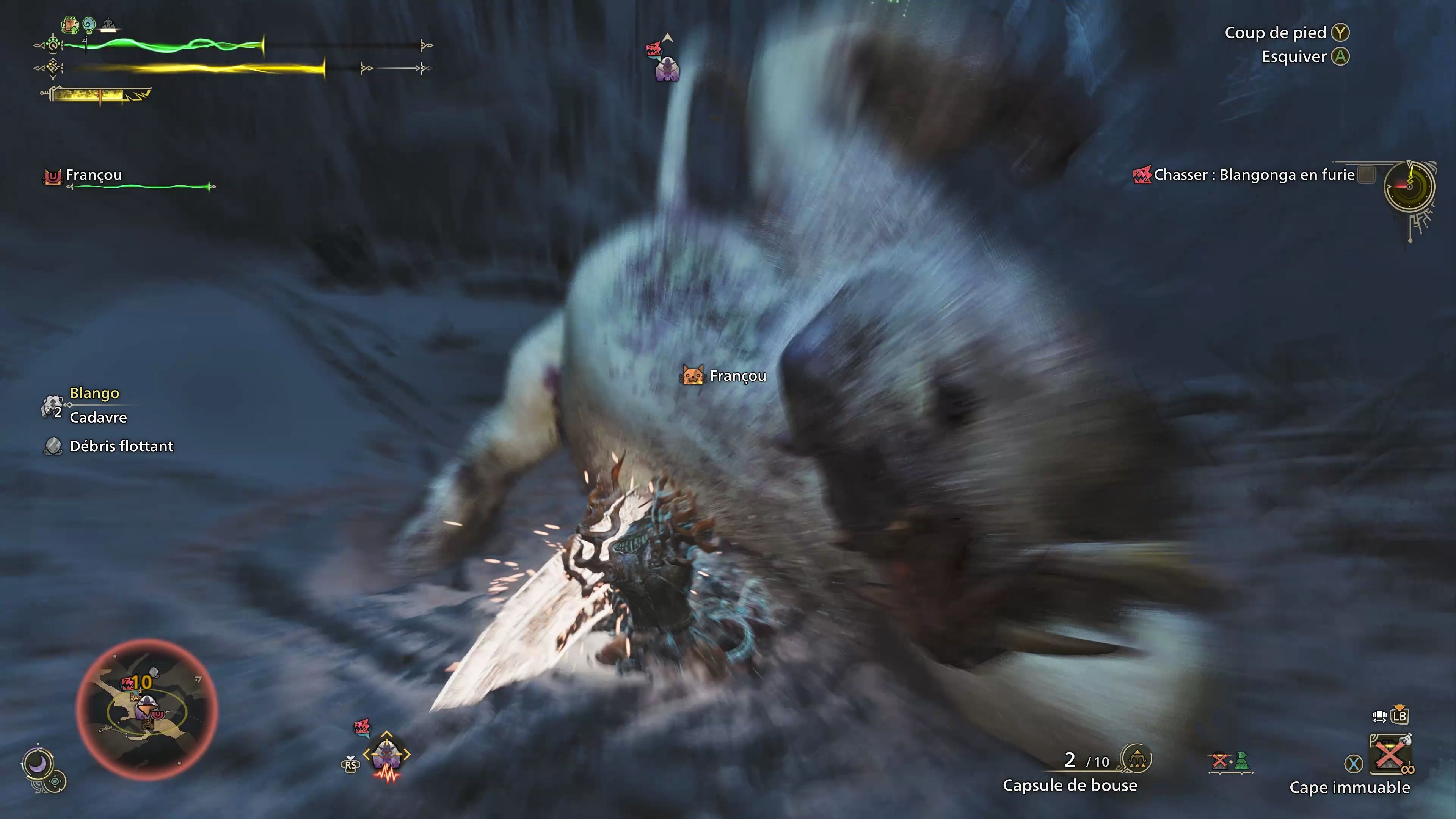
Task: Click the blue wind buff icon near health bar
Action: pyautogui.click(x=89, y=25)
